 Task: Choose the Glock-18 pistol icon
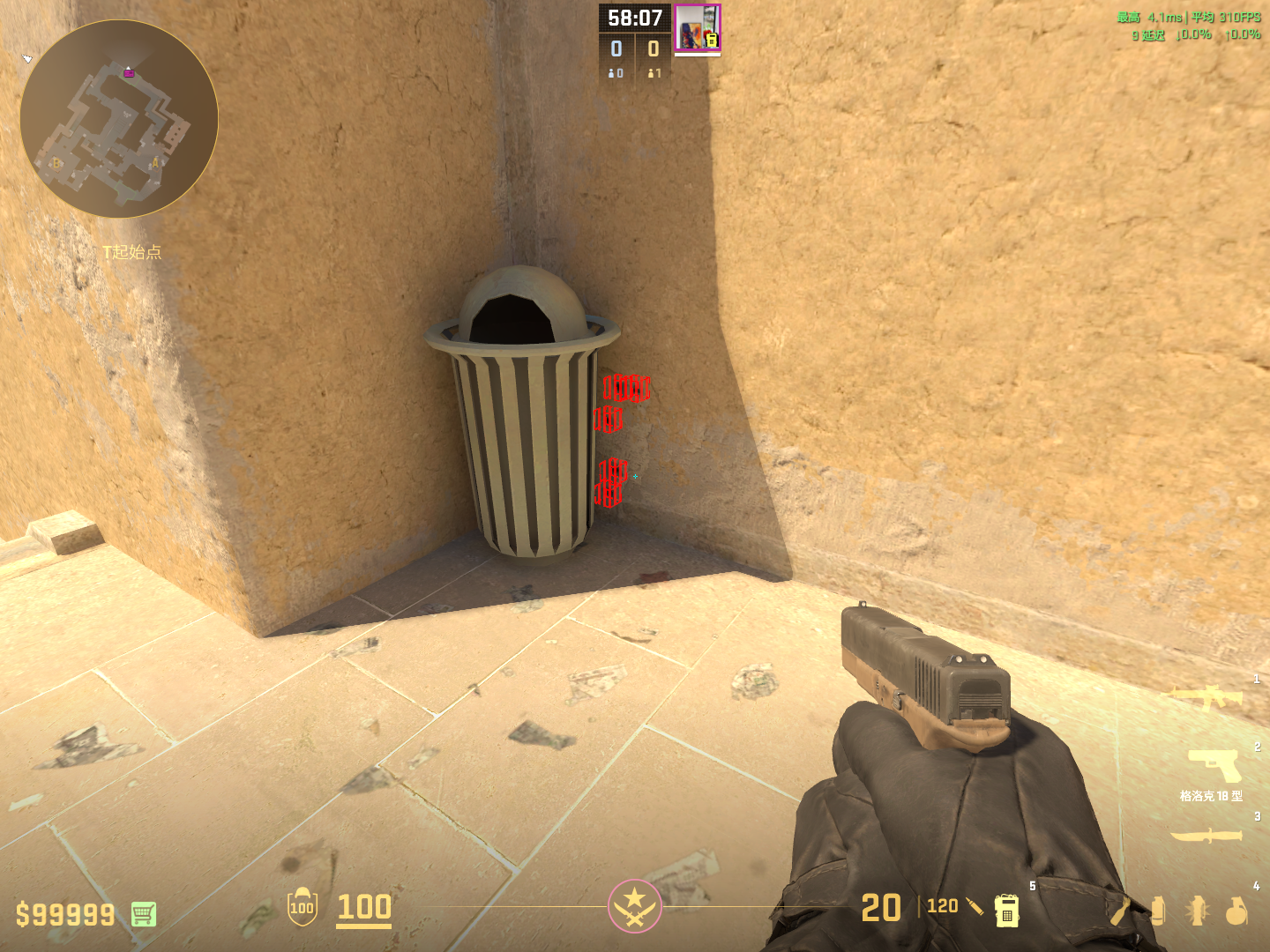click(1214, 765)
